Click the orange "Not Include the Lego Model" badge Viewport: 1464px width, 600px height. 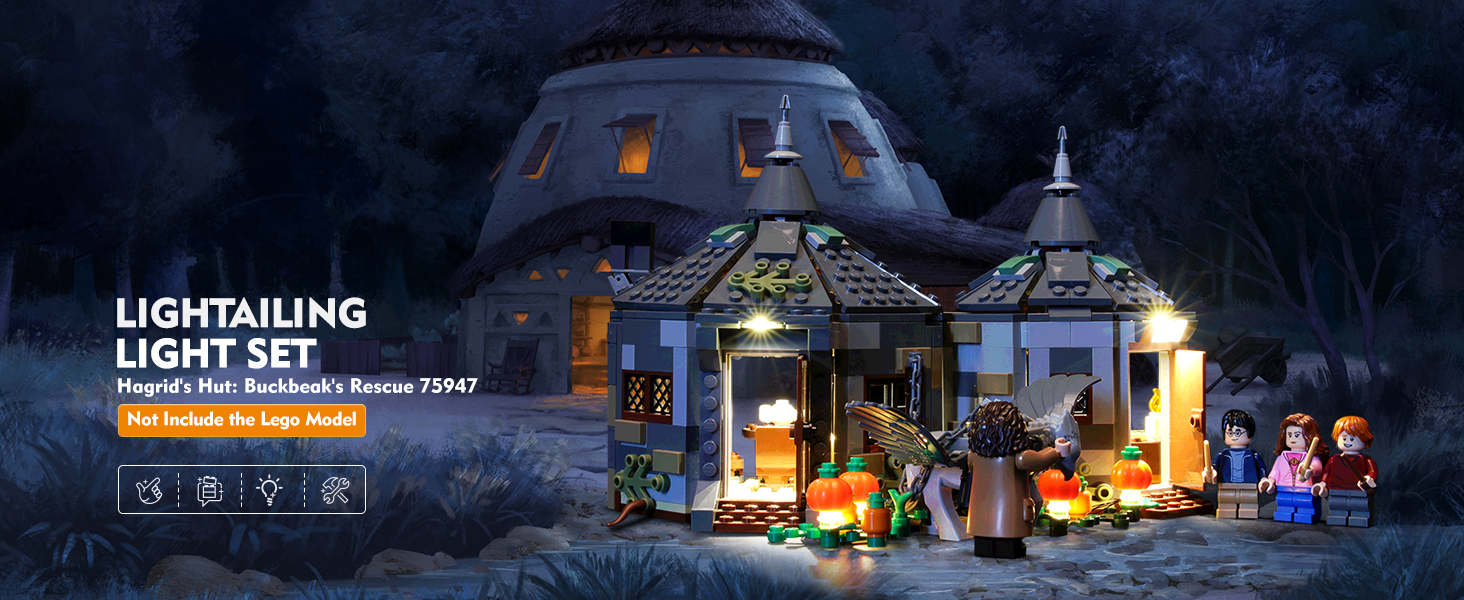[241, 420]
